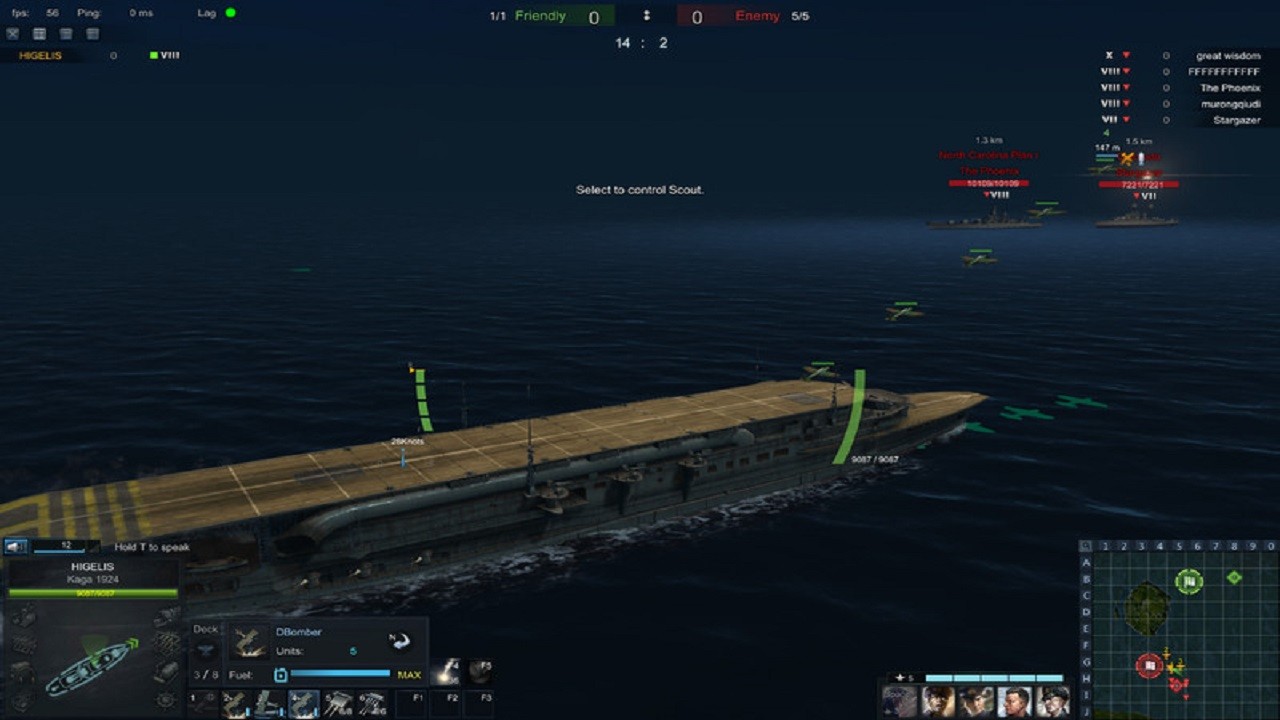Click Select to control Scout prompt
The width and height of the screenshot is (1280, 720).
click(x=641, y=190)
